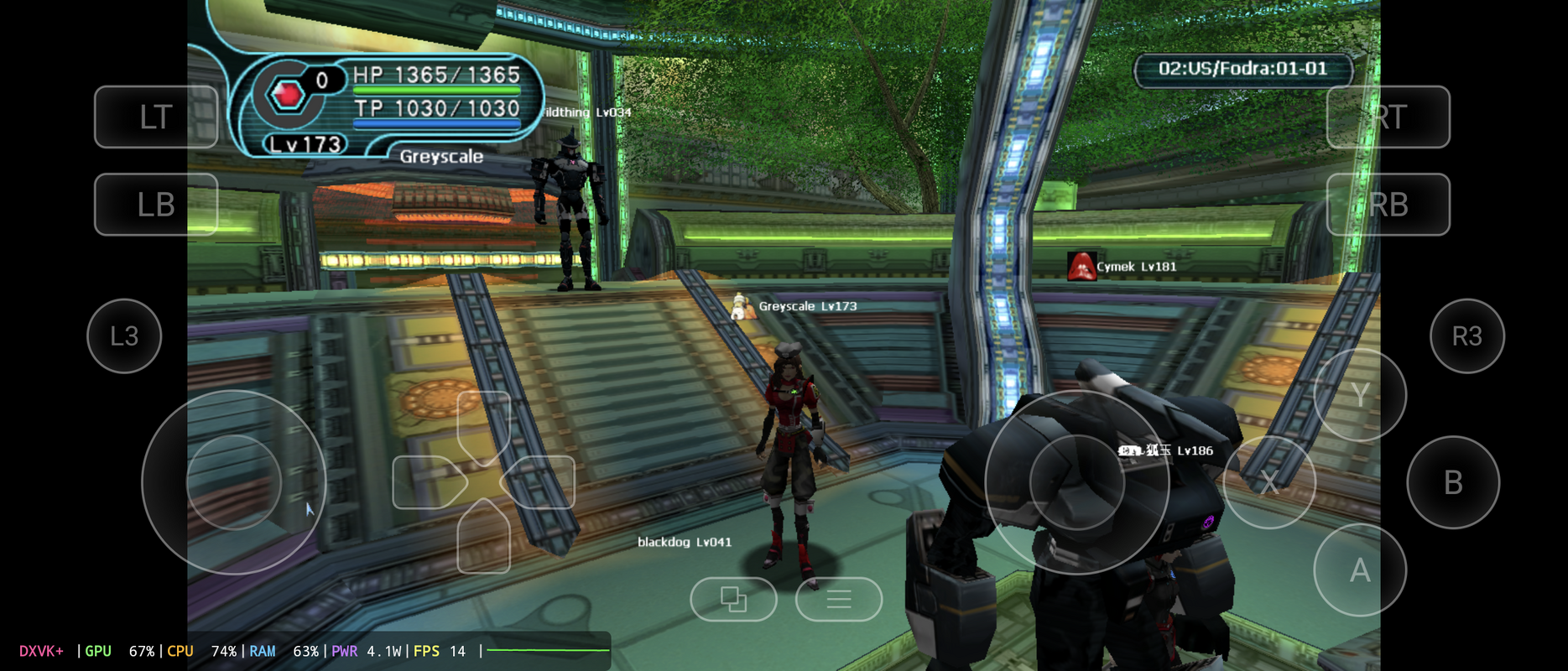Tap the LT touch button
This screenshot has width=1568, height=671.
[x=156, y=117]
